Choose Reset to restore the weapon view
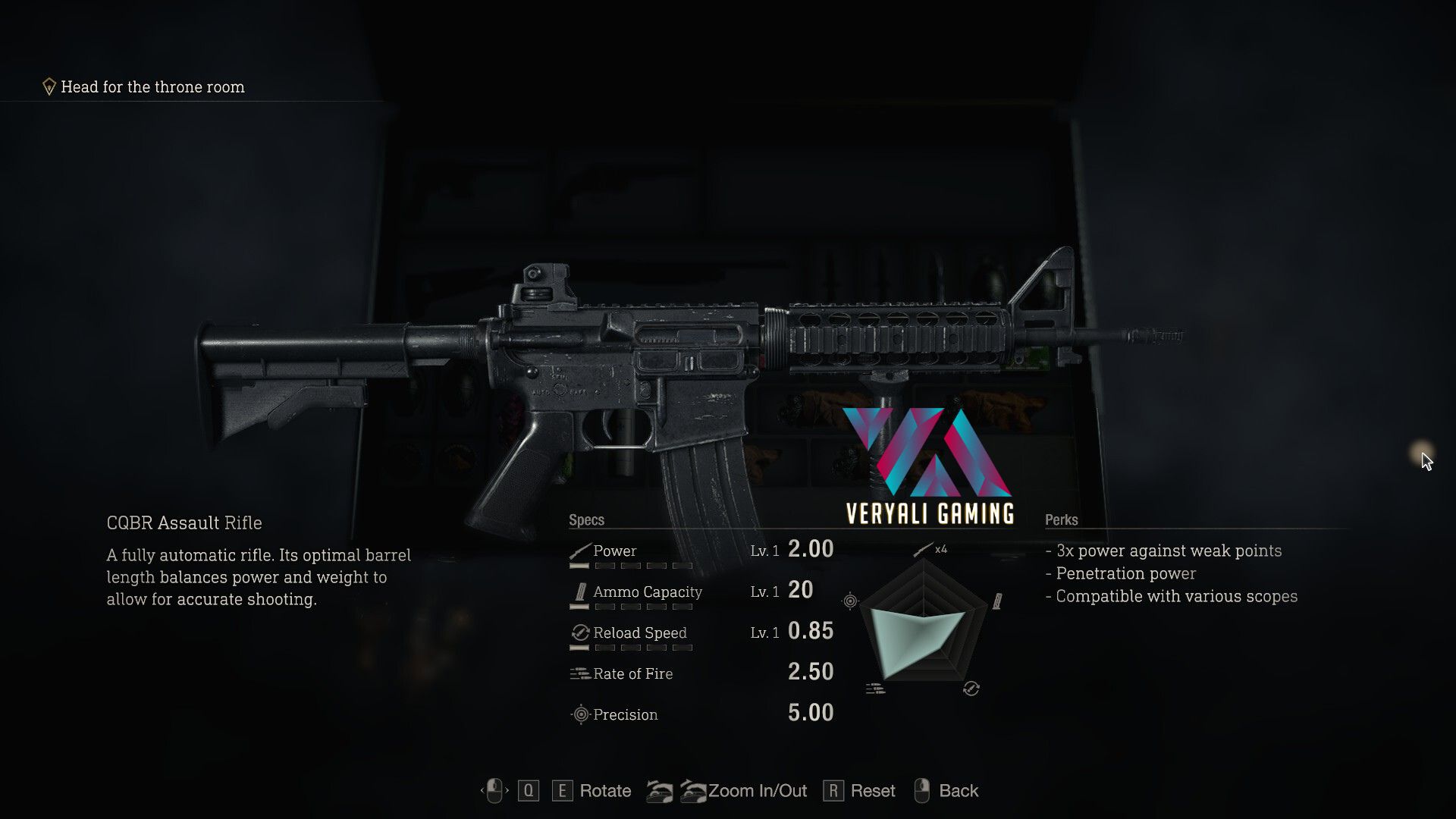 click(872, 791)
